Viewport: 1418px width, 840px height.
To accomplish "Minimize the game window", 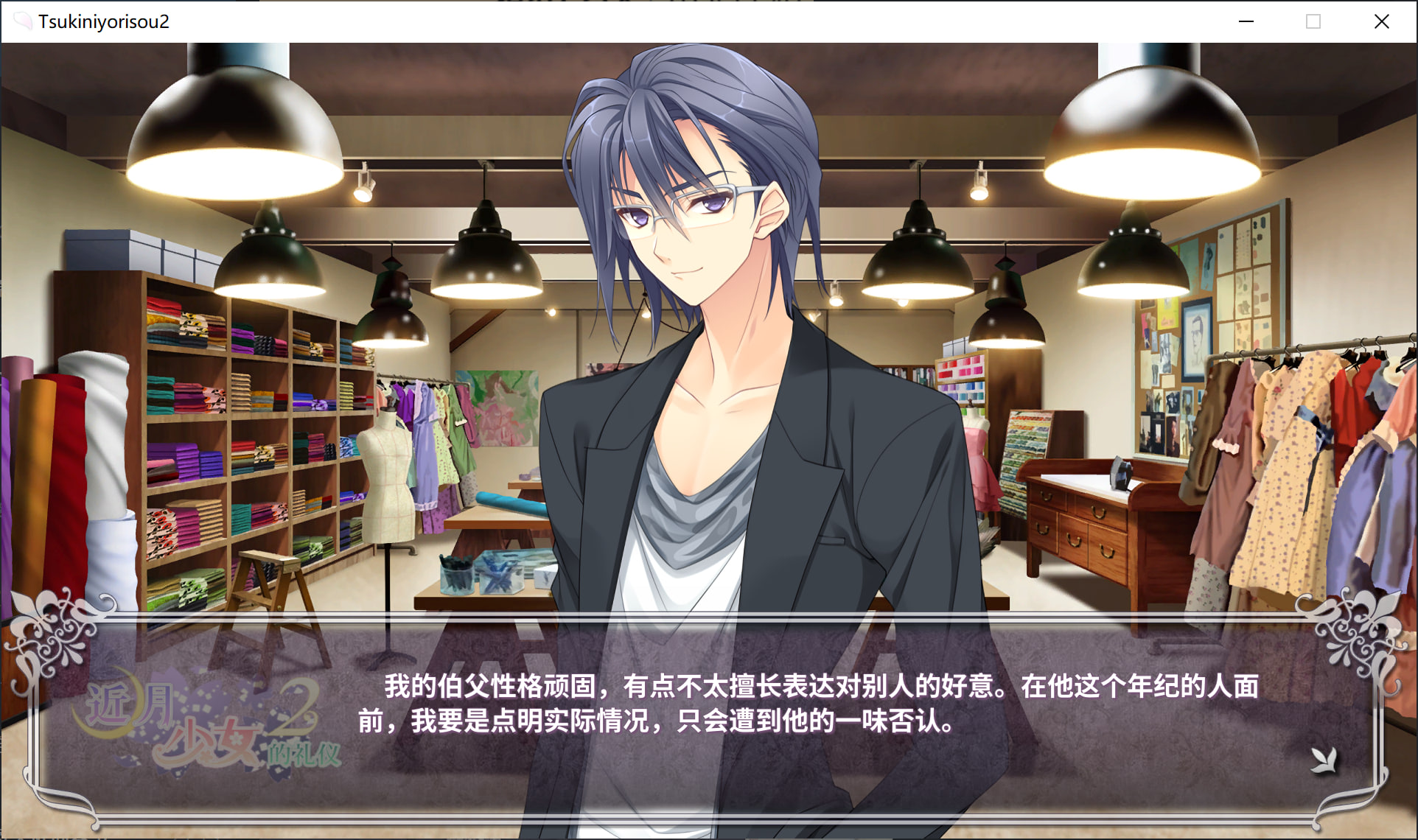I will click(1246, 21).
